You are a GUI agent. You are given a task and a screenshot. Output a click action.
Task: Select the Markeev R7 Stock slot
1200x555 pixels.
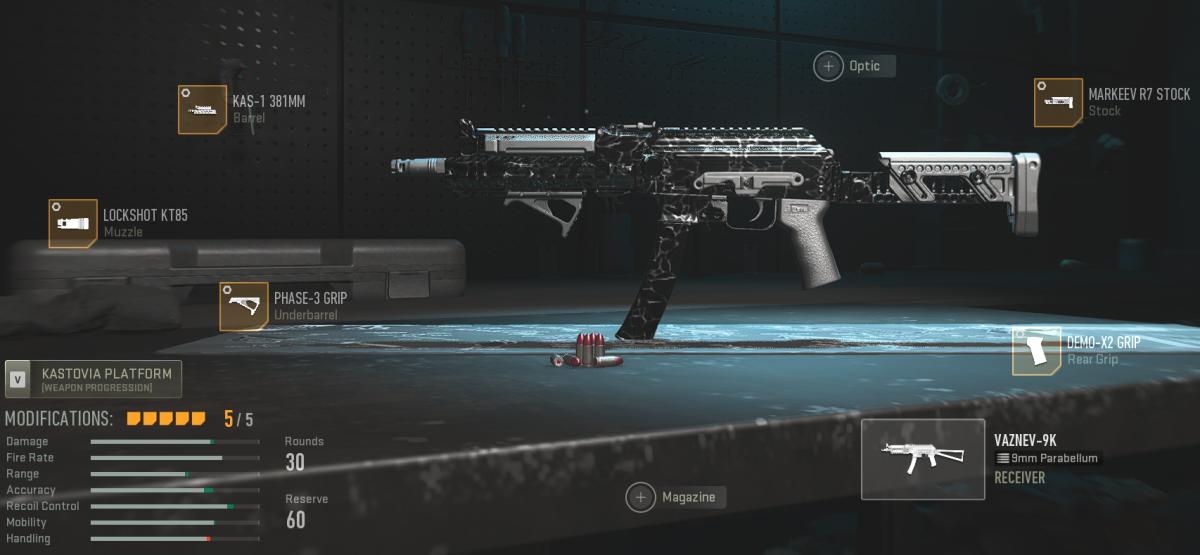click(x=1059, y=103)
